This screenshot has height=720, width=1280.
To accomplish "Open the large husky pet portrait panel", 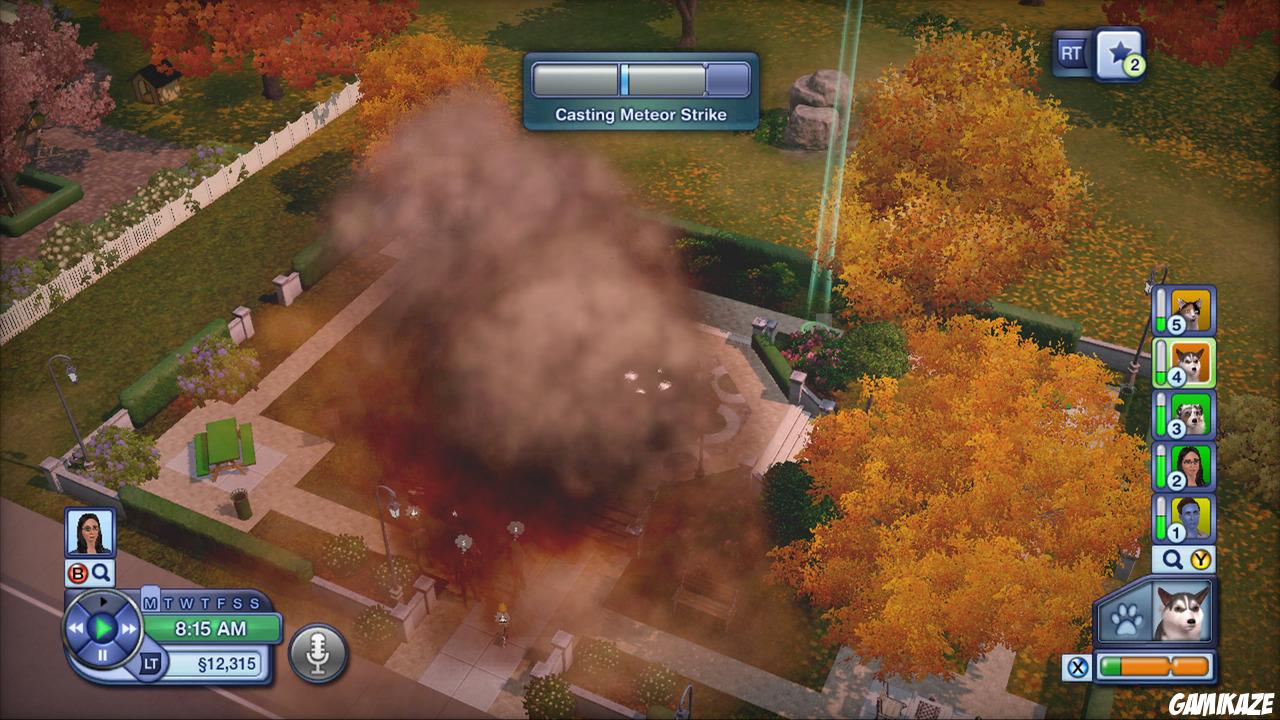I will (x=1182, y=612).
